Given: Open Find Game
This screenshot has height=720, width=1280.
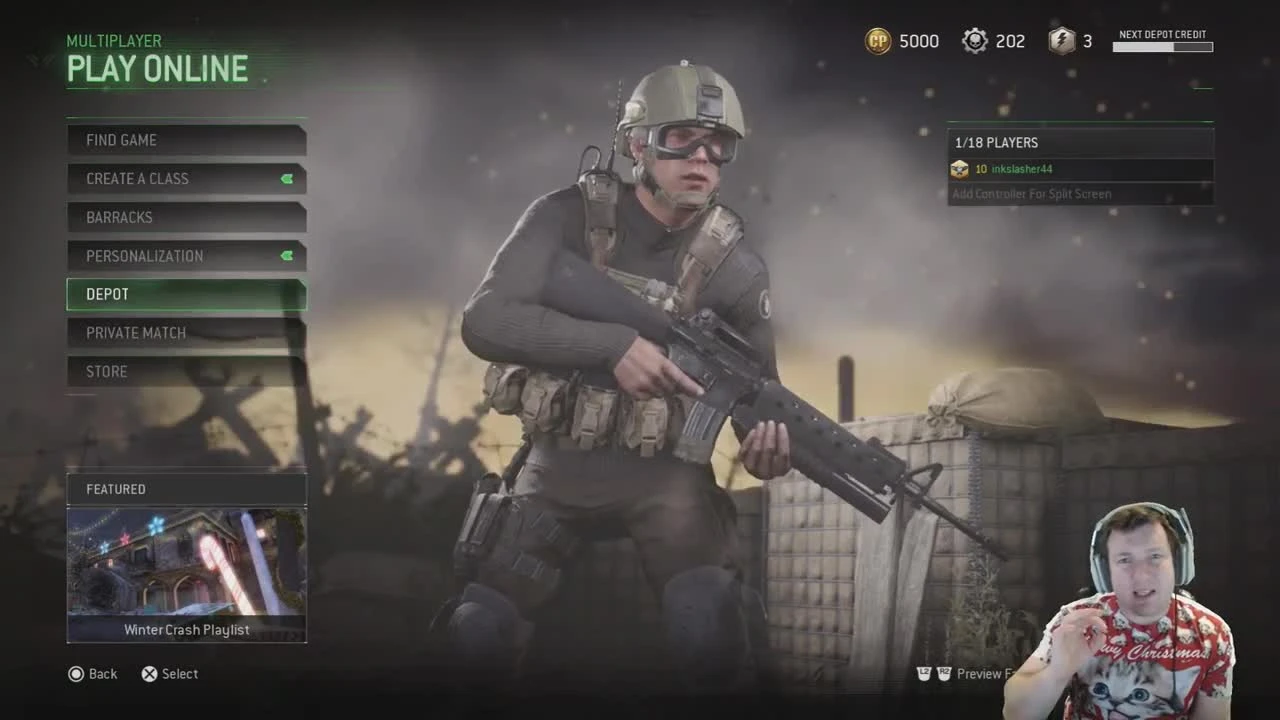Looking at the screenshot, I should [x=186, y=140].
